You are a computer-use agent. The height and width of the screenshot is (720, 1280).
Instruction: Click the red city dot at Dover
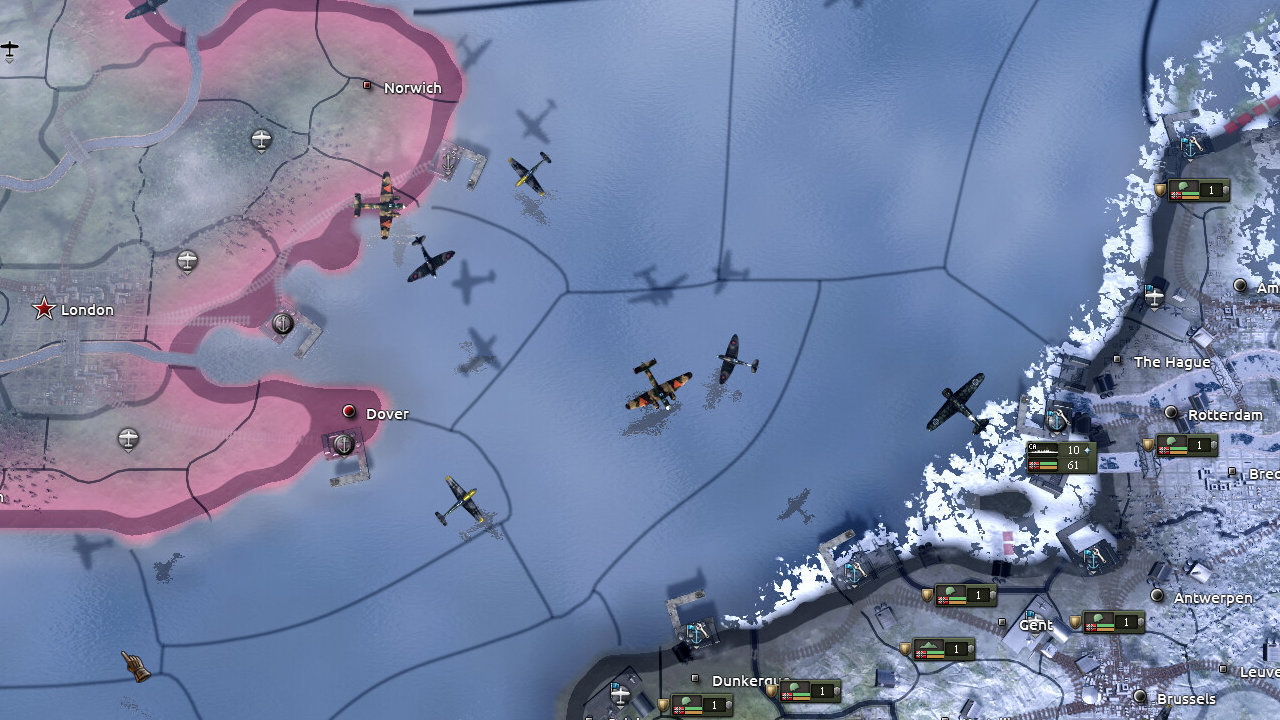click(x=348, y=412)
